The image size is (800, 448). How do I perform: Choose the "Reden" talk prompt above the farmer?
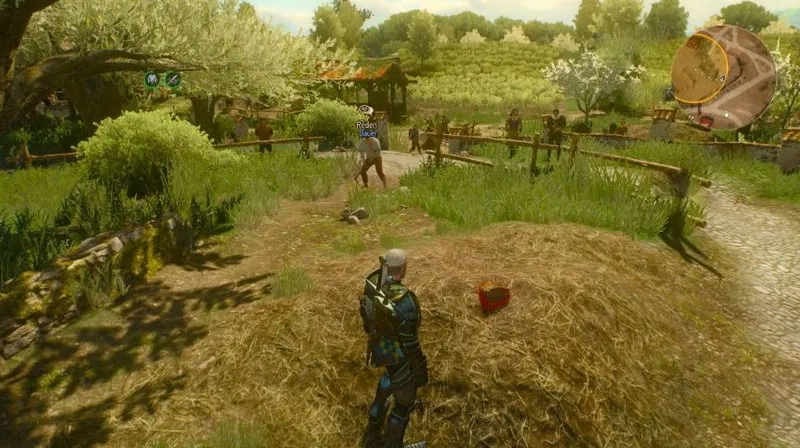[x=367, y=124]
